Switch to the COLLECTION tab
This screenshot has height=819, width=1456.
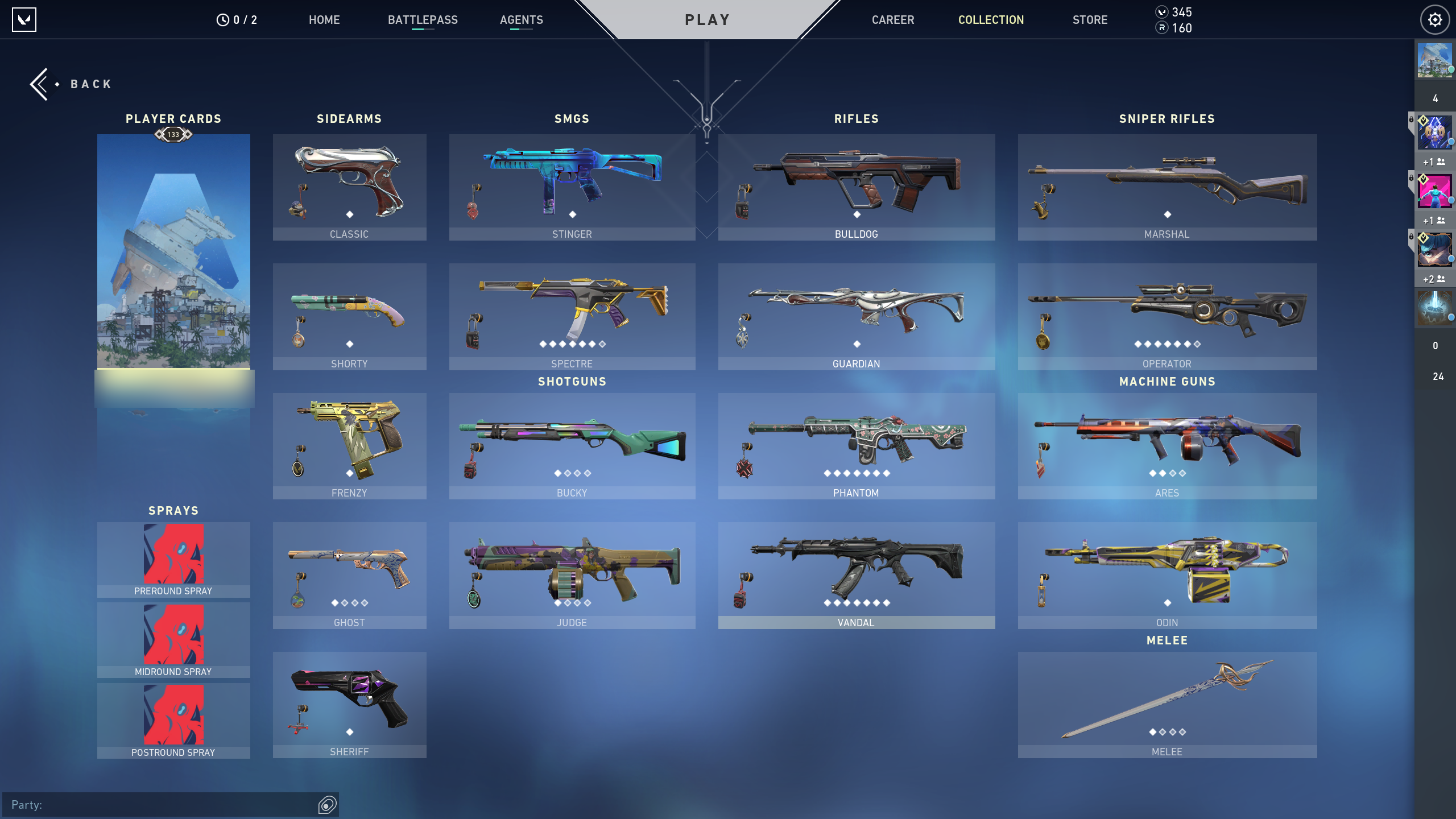click(x=991, y=20)
